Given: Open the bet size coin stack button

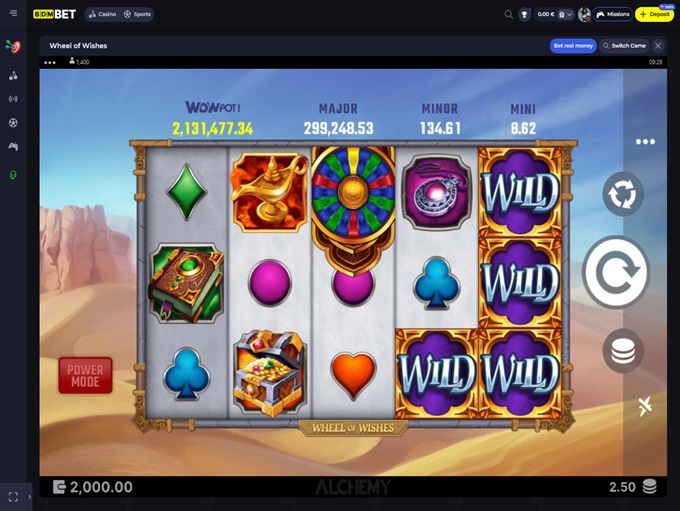Looking at the screenshot, I should (622, 351).
